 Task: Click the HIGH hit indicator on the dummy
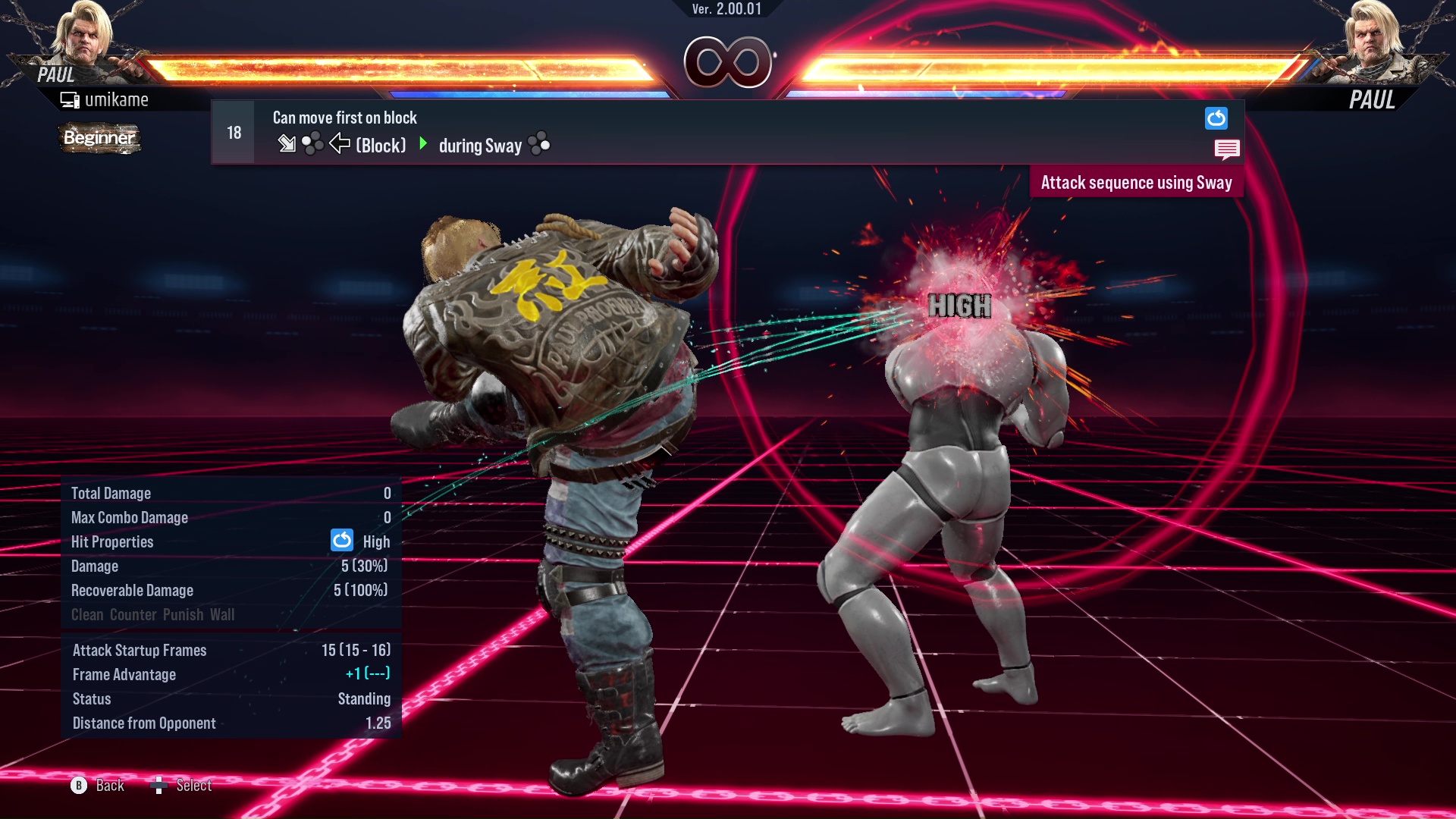click(959, 307)
